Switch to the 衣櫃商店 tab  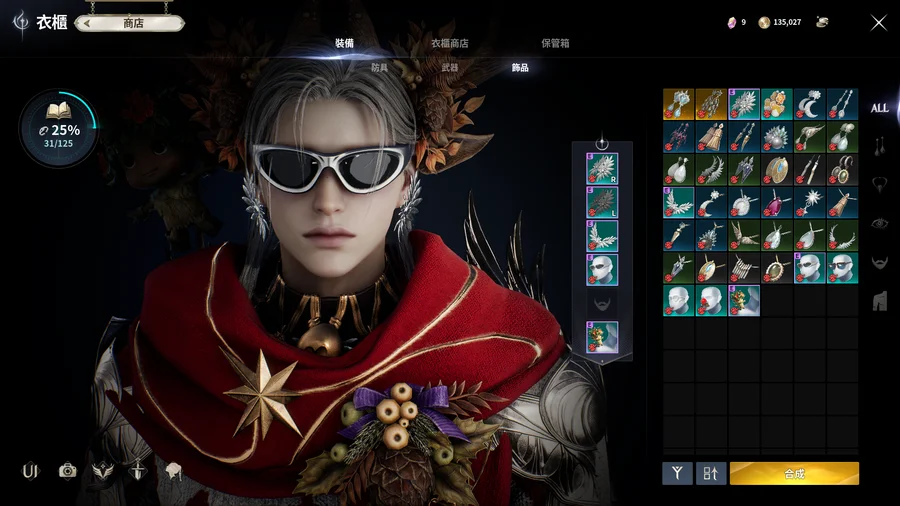449,43
